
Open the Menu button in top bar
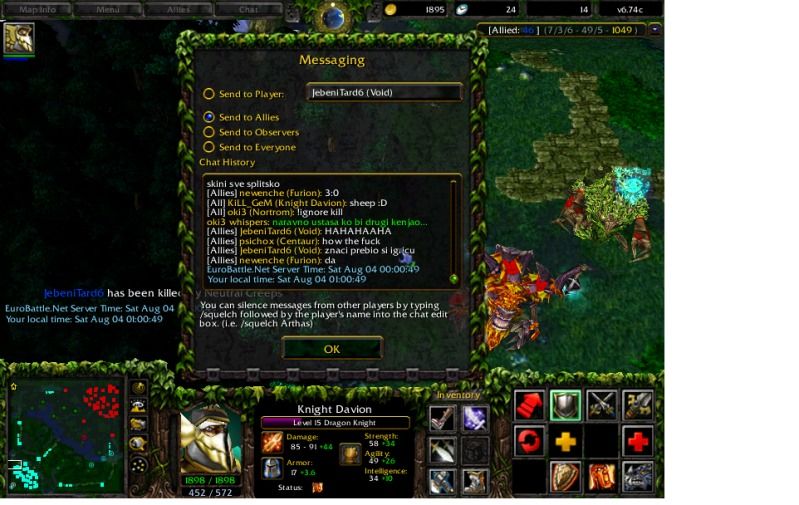point(108,10)
